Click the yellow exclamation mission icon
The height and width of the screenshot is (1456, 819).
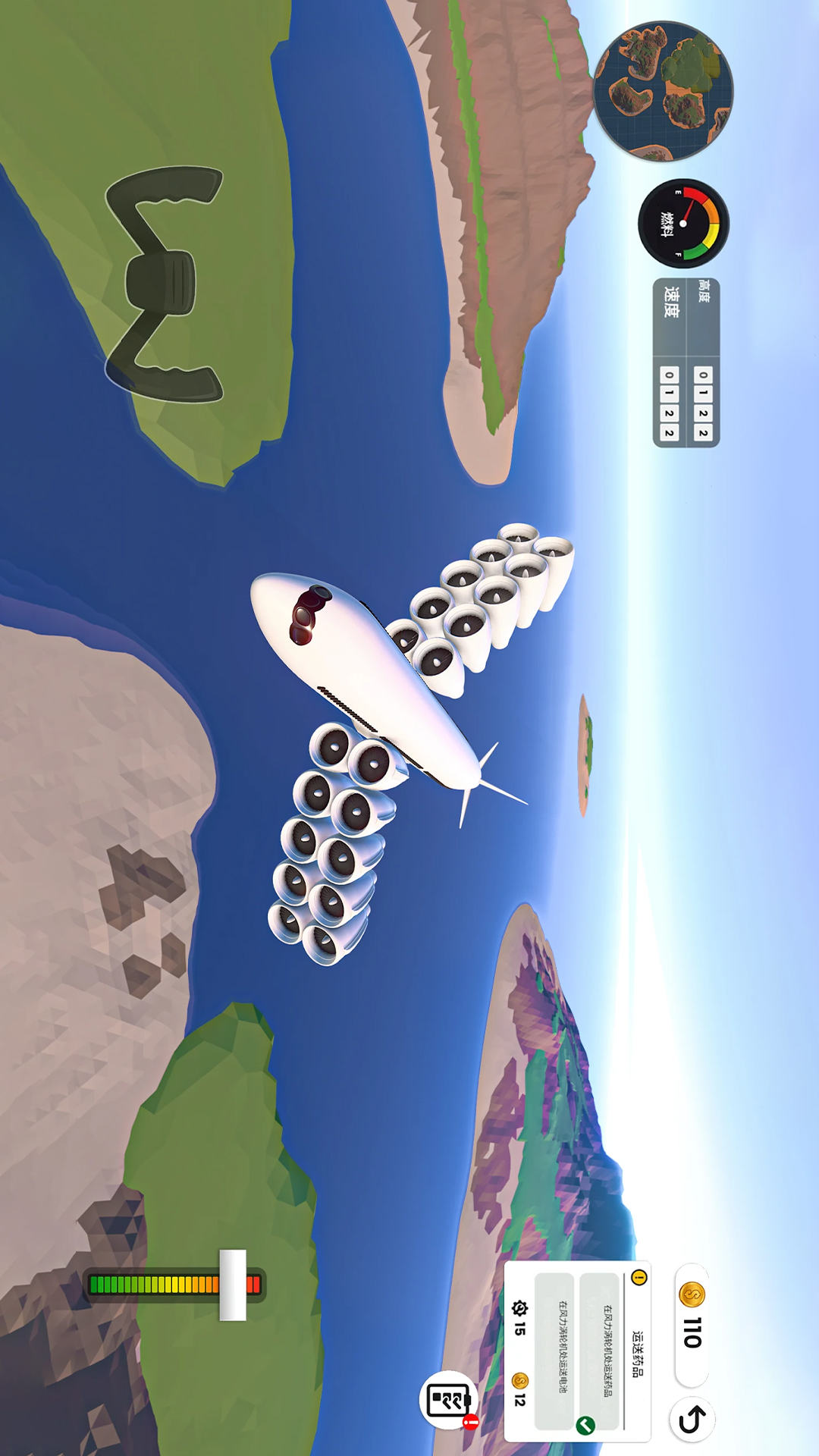coord(639,1278)
